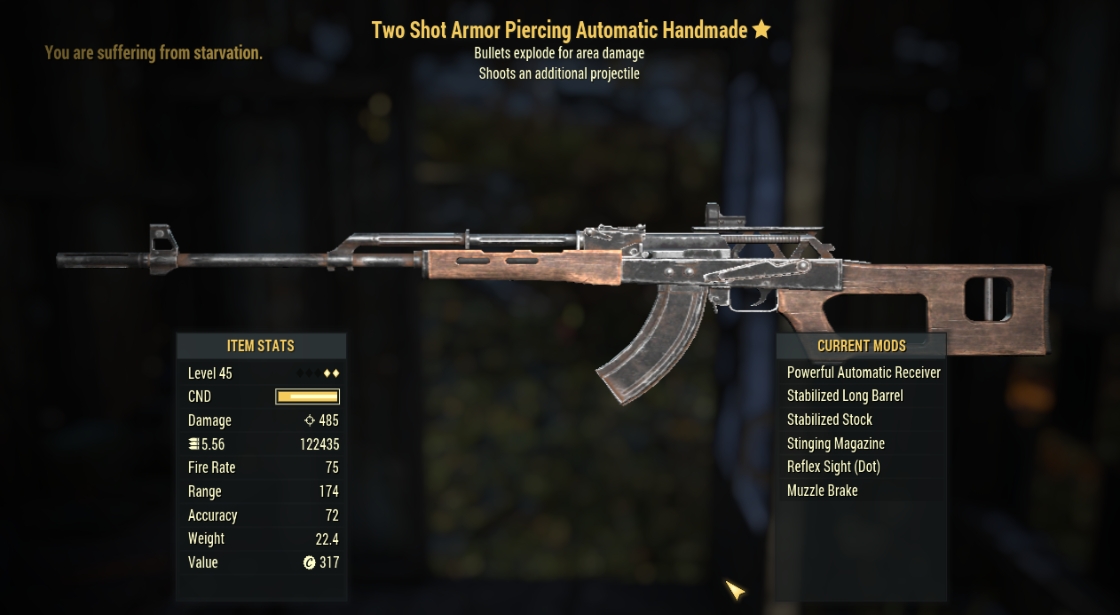Select the Powerful Automatic Receiver mod
This screenshot has height=615, width=1120.
click(863, 372)
